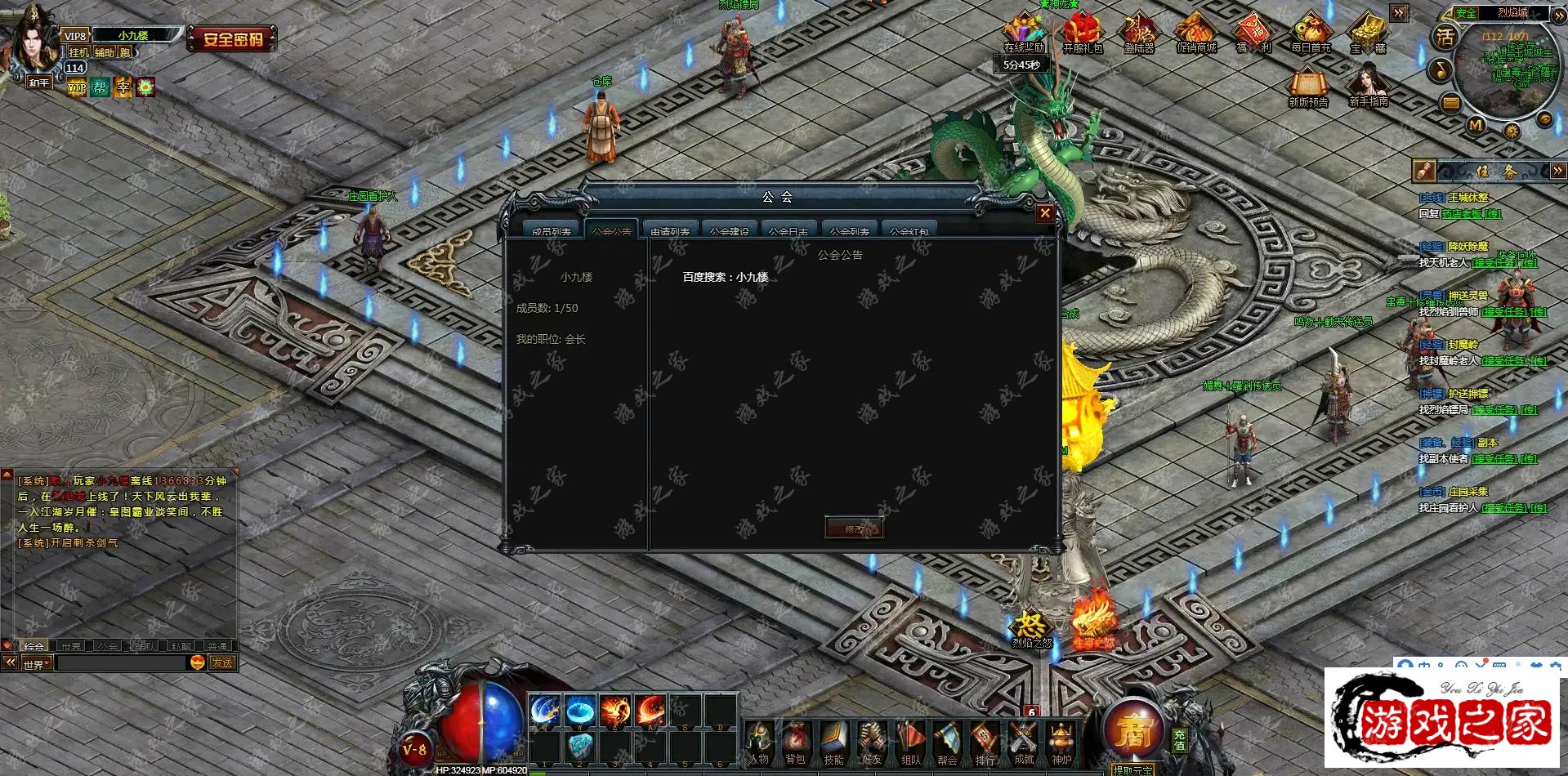Screen dimensions: 1568x776
Task: Close the 公会 guild window
Action: coord(1044,213)
